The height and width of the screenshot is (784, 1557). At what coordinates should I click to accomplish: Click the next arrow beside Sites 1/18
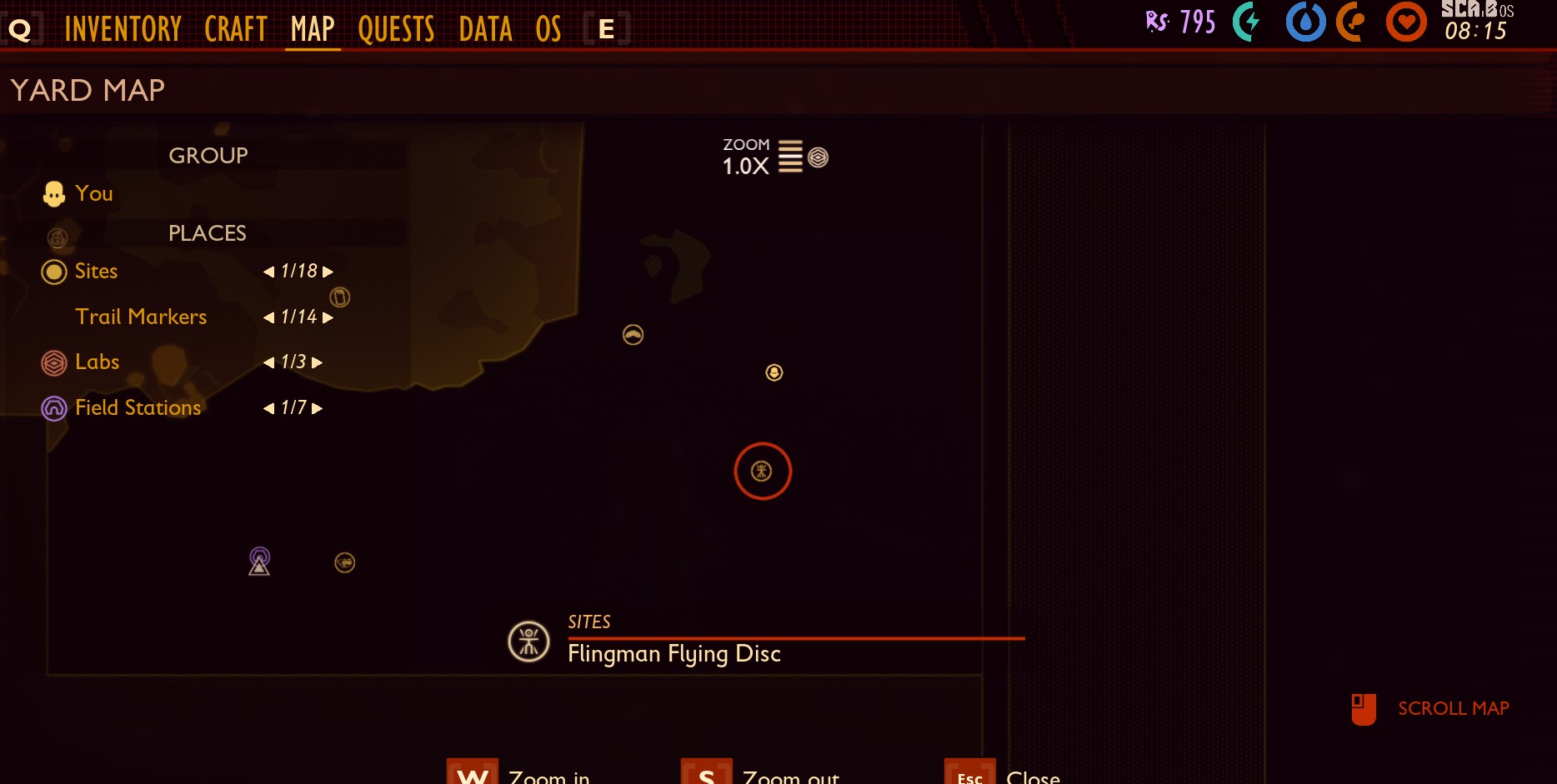(x=327, y=271)
